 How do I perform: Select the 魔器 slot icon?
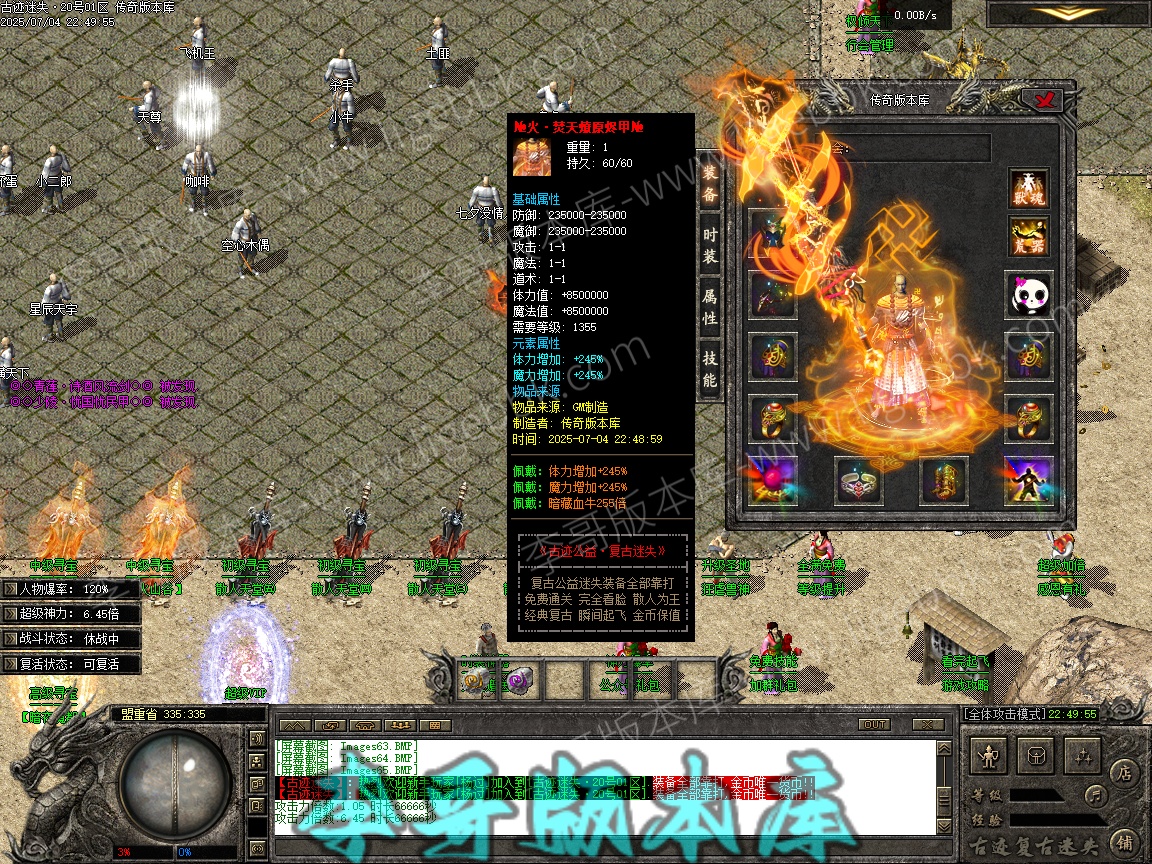(x=1028, y=236)
